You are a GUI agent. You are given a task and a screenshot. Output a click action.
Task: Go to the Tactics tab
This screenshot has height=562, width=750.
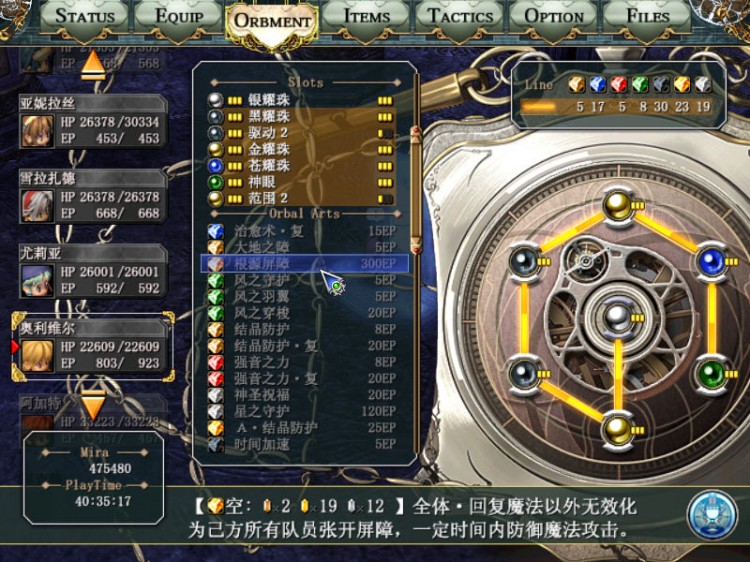[462, 16]
